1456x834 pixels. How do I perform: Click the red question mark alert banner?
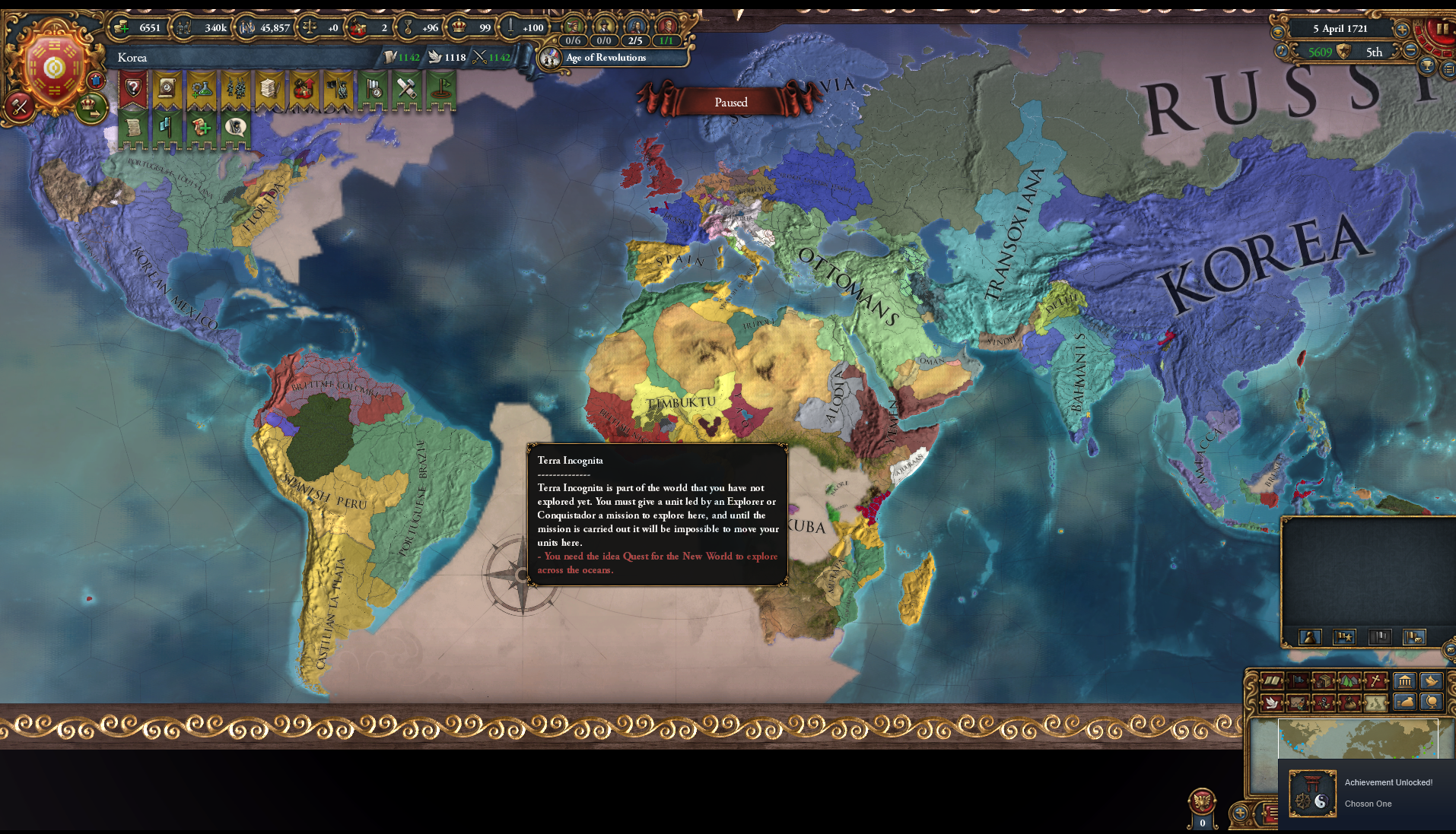click(x=135, y=90)
